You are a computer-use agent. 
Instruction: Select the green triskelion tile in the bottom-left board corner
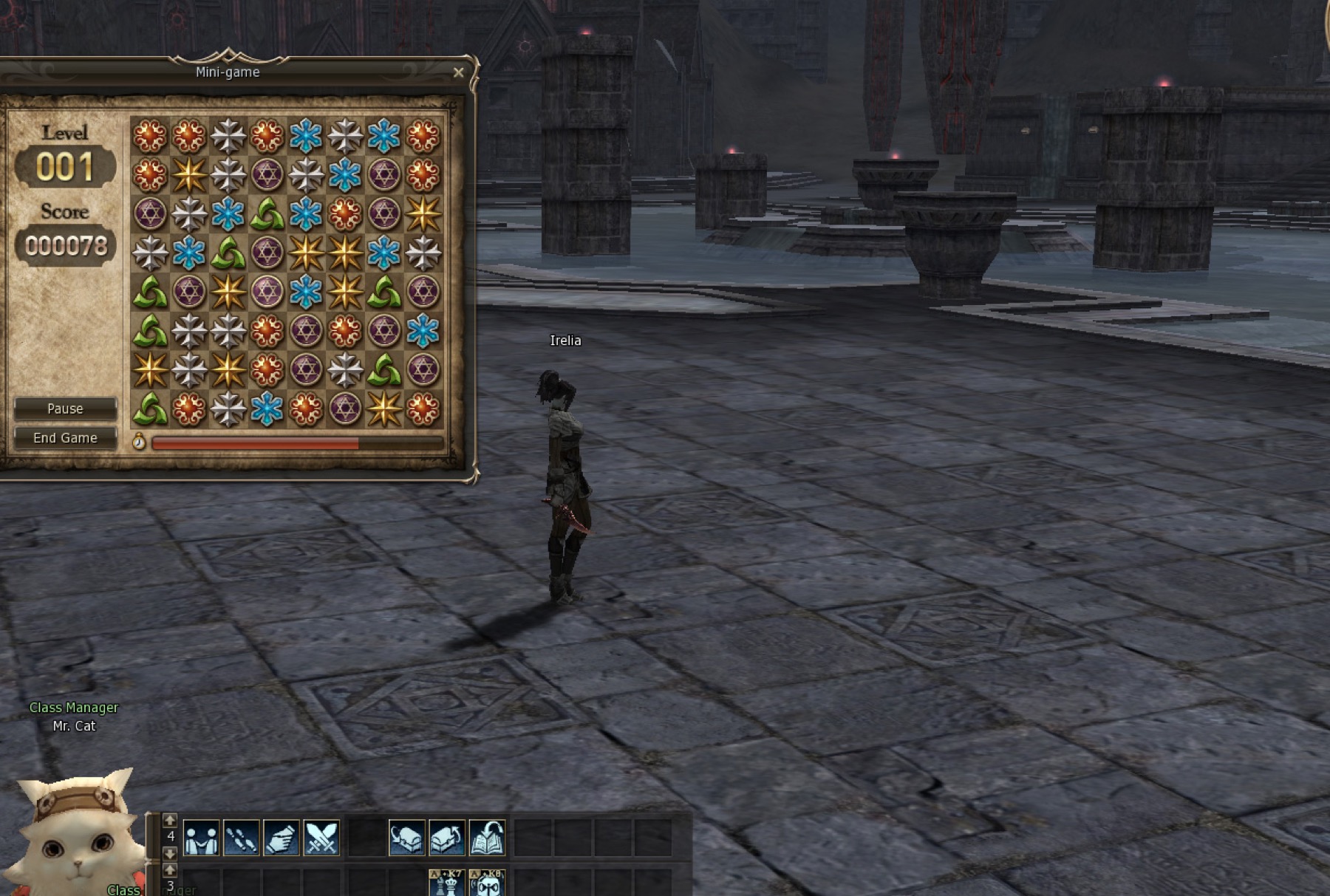tap(150, 408)
